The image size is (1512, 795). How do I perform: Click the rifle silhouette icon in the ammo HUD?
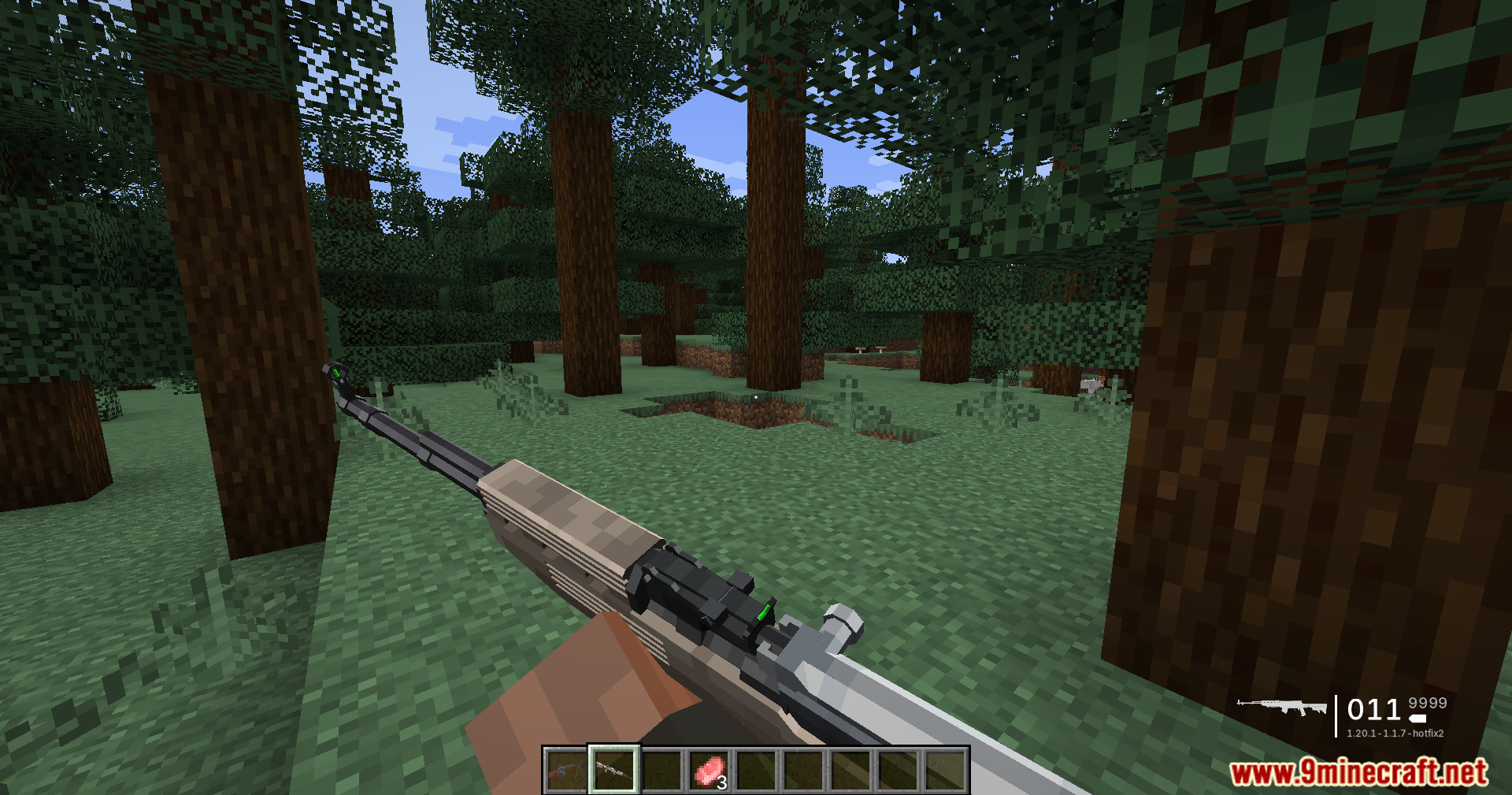[x=1281, y=707]
